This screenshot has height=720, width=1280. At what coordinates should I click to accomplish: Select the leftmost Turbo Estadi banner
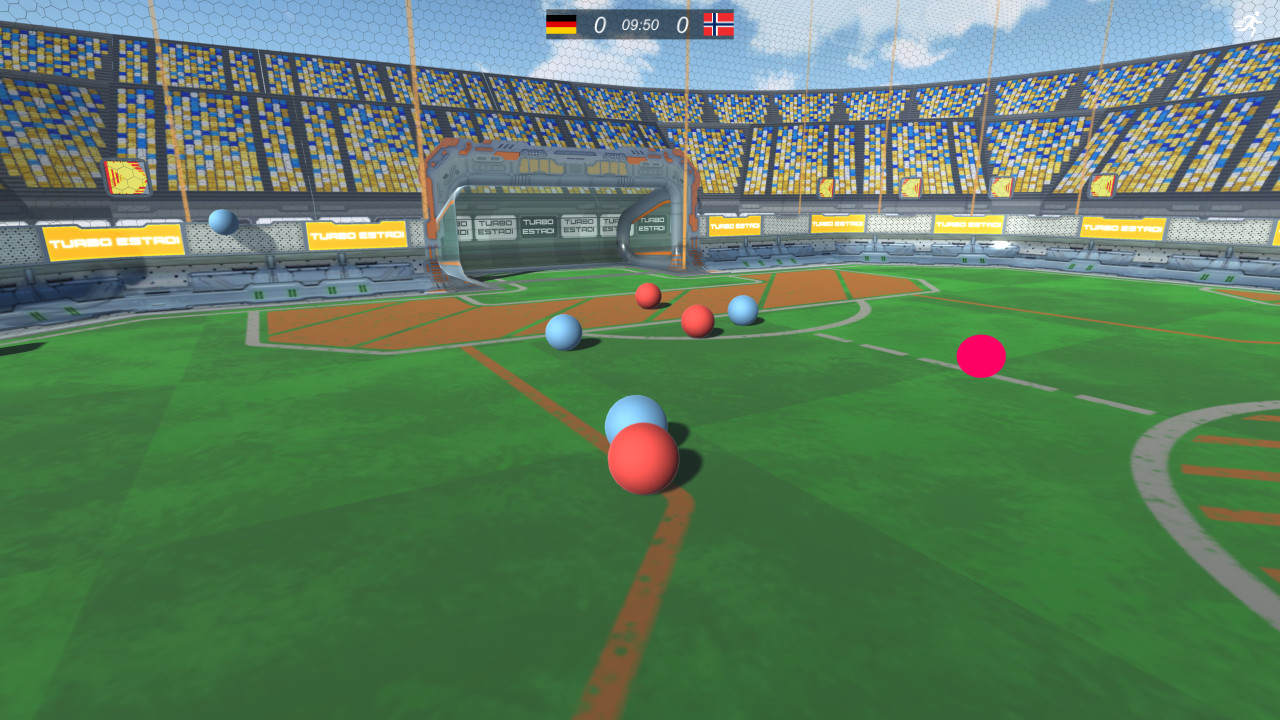tap(112, 239)
